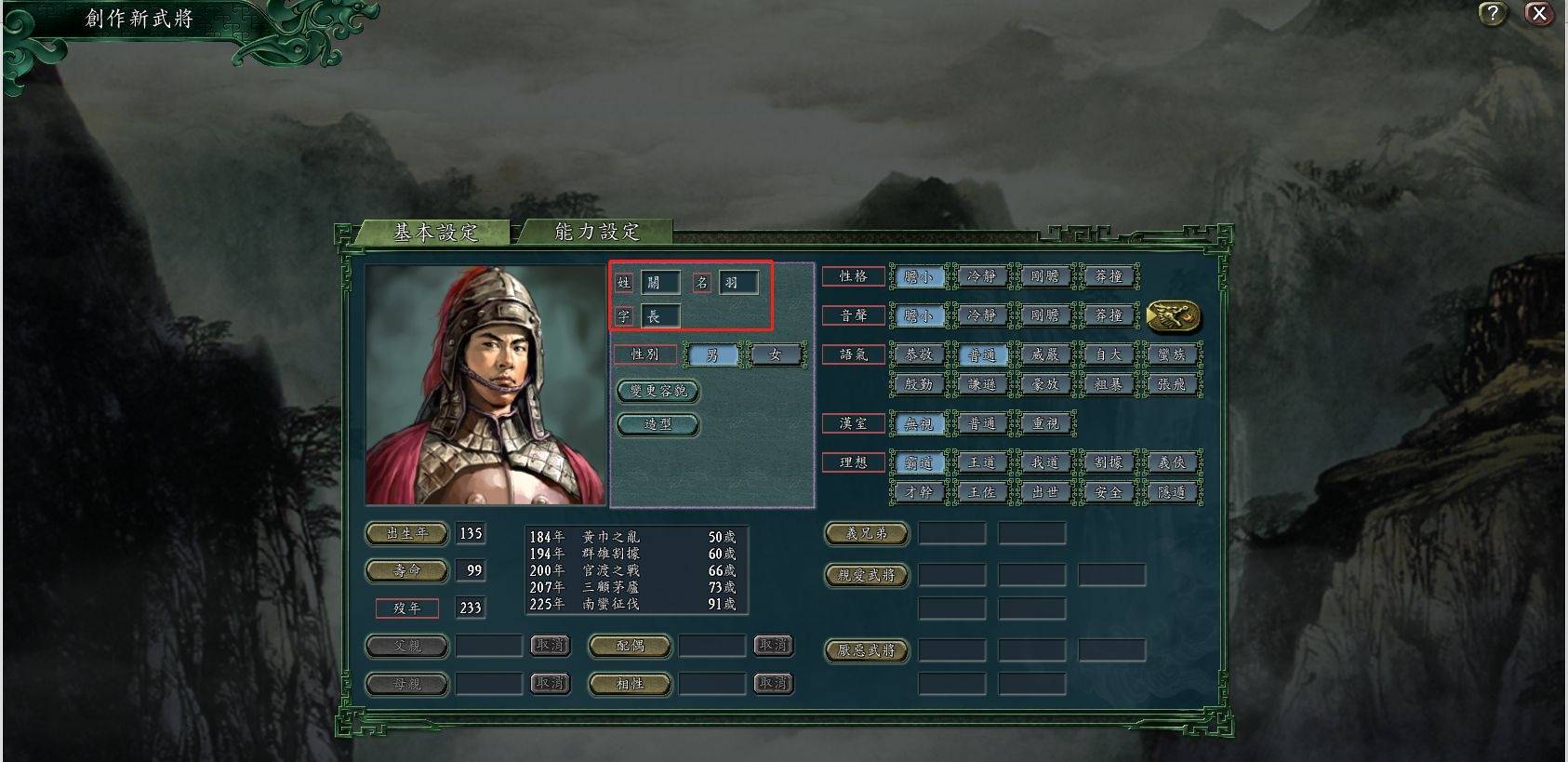The height and width of the screenshot is (762, 1568).
Task: Select 男 as the gender
Action: tap(714, 354)
